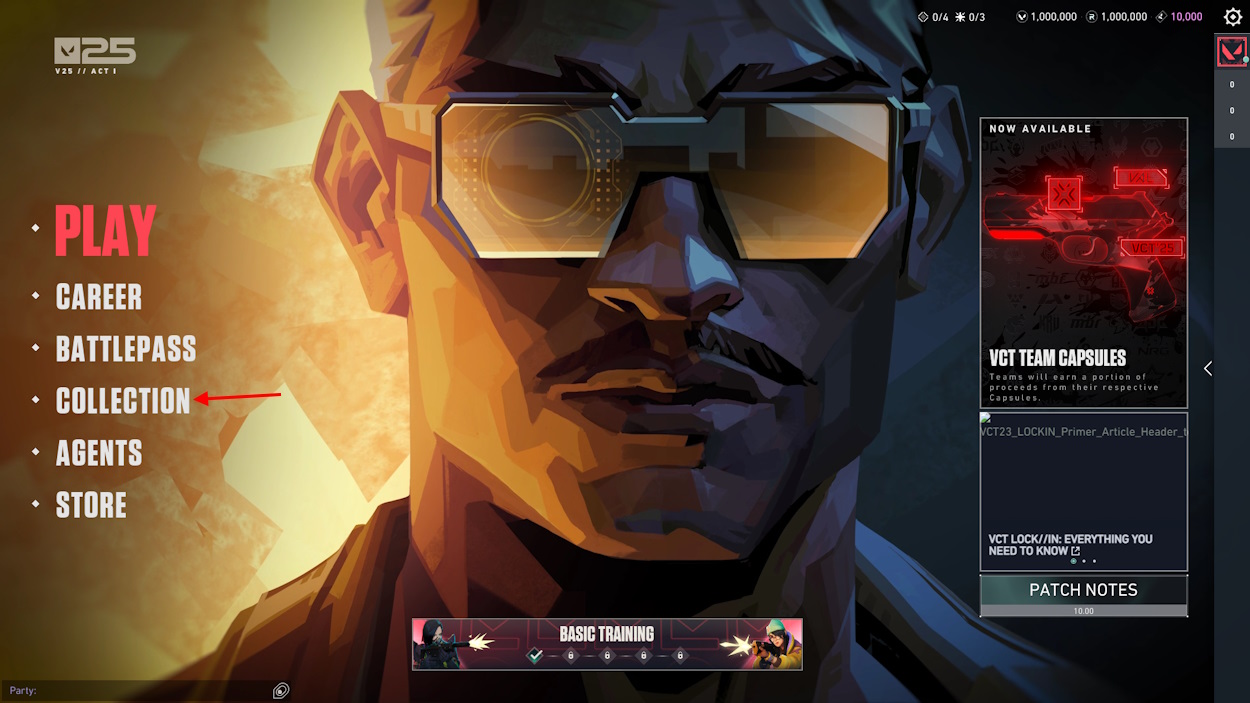Open the PLAY menu
The image size is (1250, 703).
click(105, 230)
